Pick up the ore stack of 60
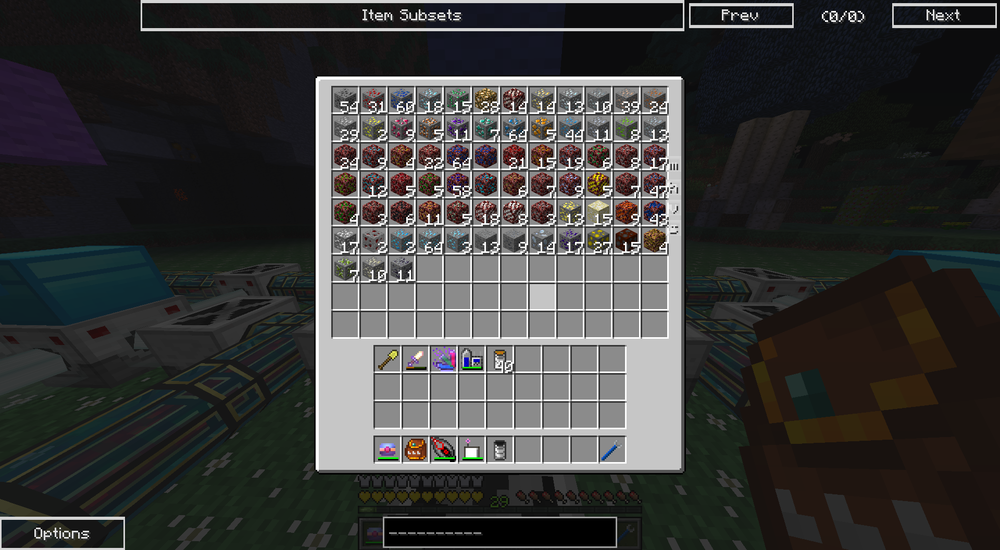 pyautogui.click(x=402, y=100)
